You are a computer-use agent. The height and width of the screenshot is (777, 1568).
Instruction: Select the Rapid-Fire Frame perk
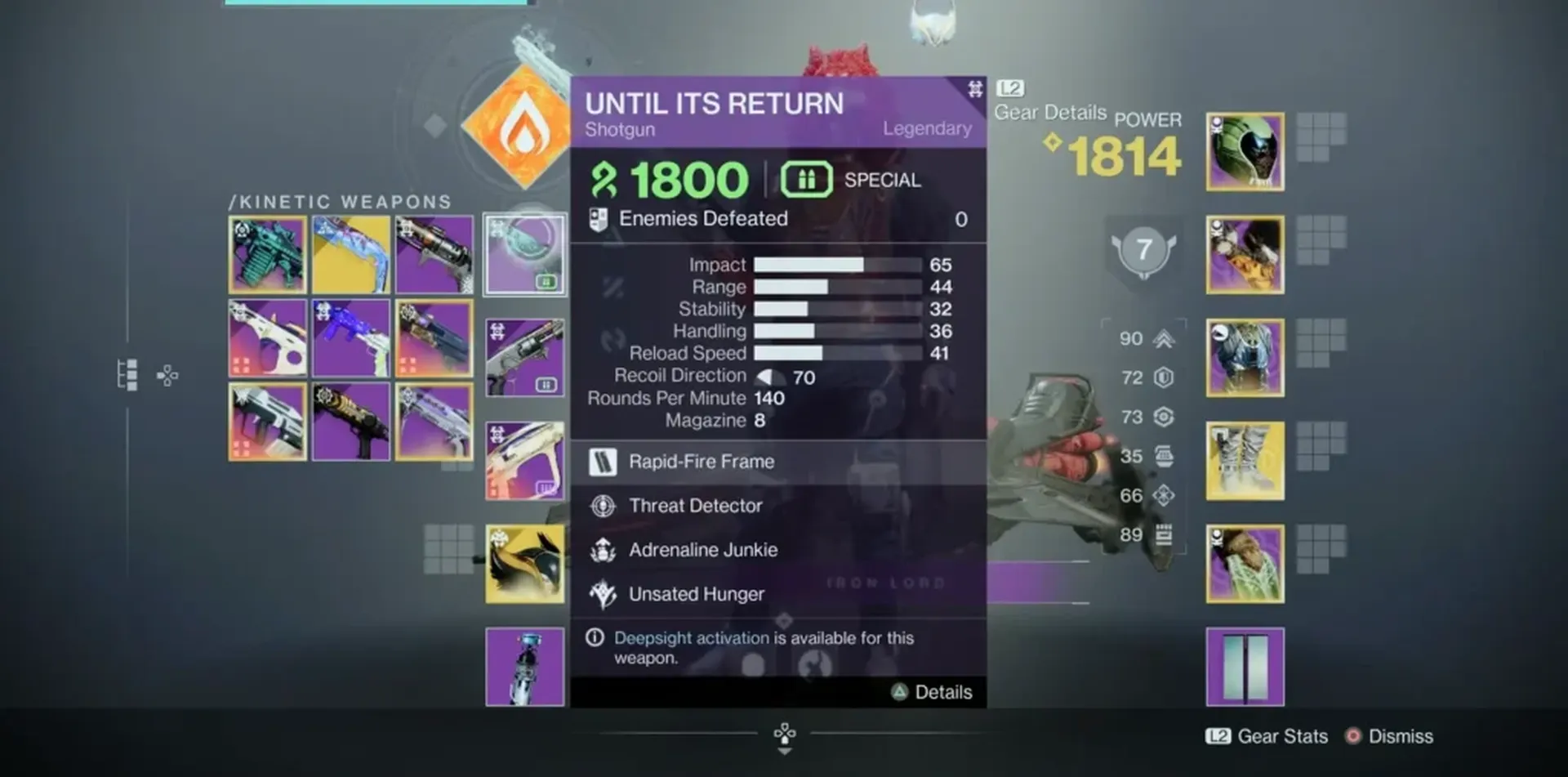701,462
